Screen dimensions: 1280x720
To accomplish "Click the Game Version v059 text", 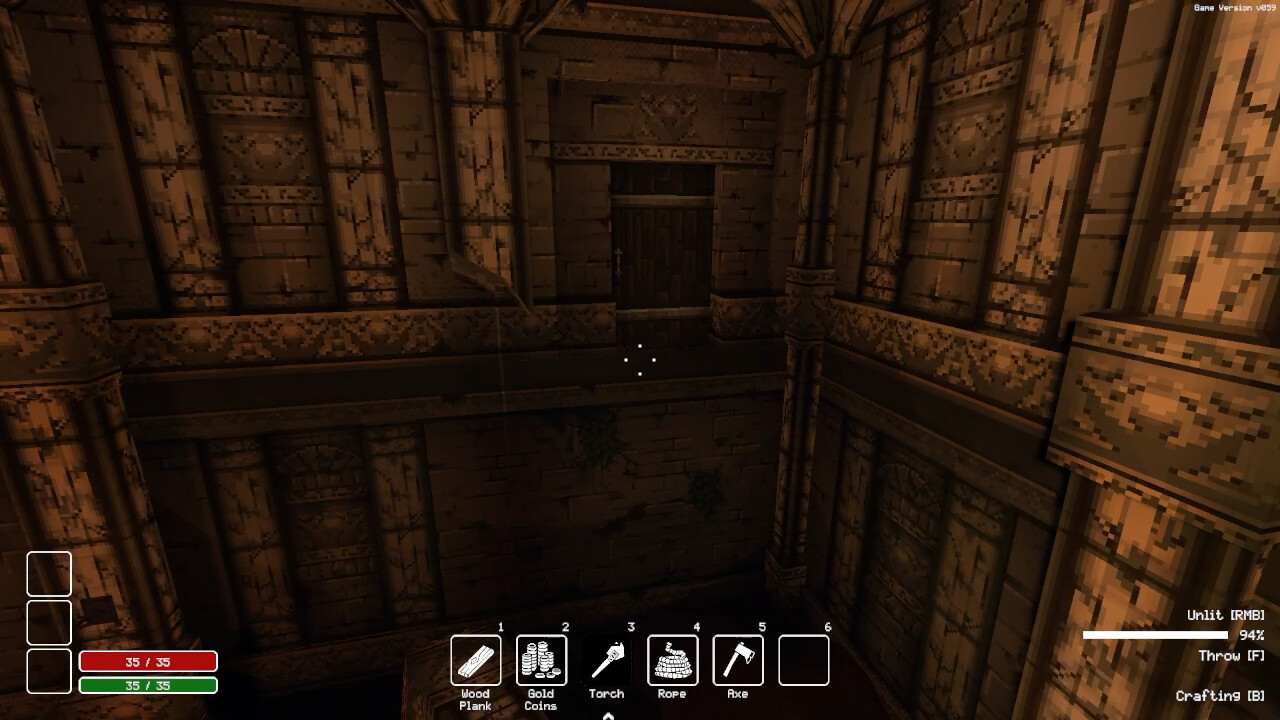I will point(1235,6).
